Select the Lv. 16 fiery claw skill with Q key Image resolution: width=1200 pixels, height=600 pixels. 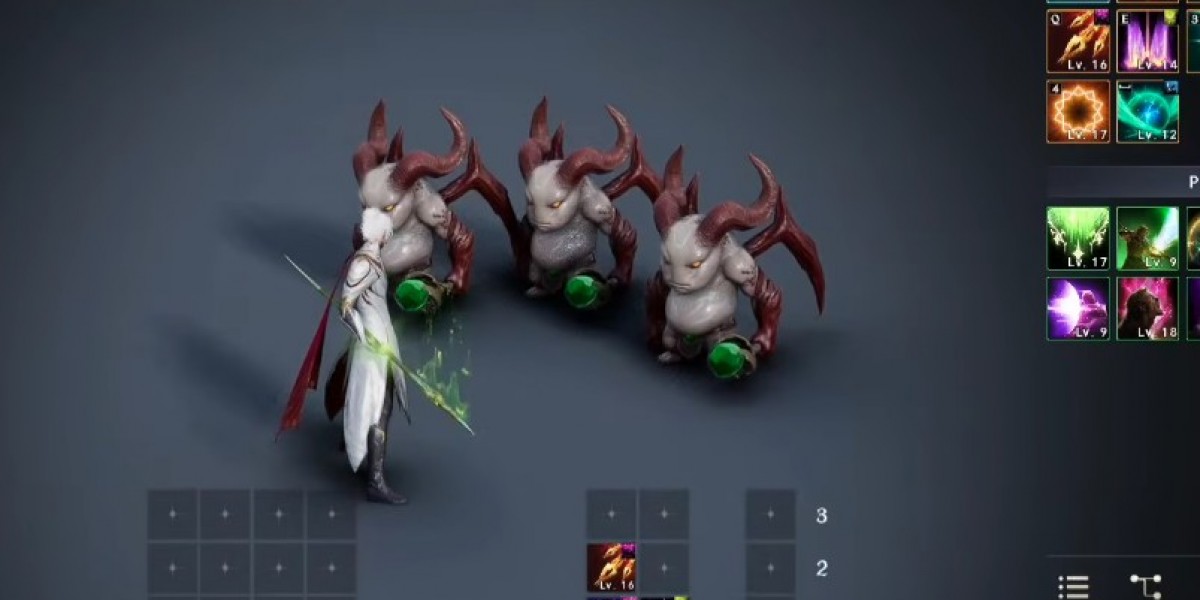[1078, 42]
